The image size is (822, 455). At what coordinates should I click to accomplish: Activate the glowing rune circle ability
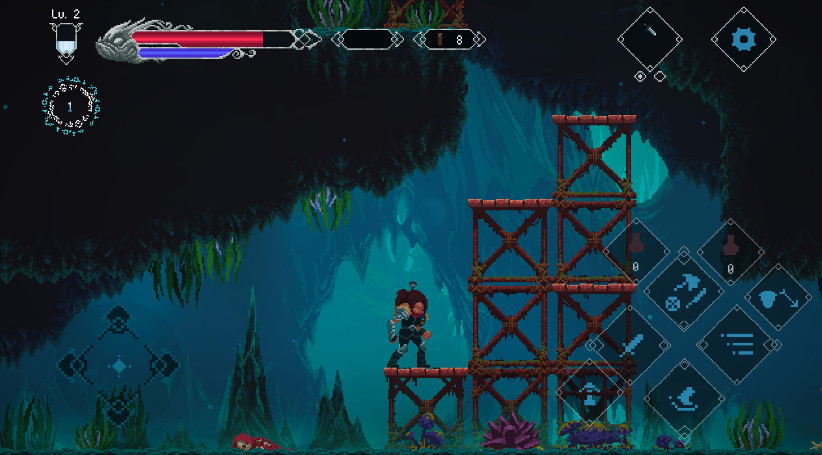[x=71, y=105]
